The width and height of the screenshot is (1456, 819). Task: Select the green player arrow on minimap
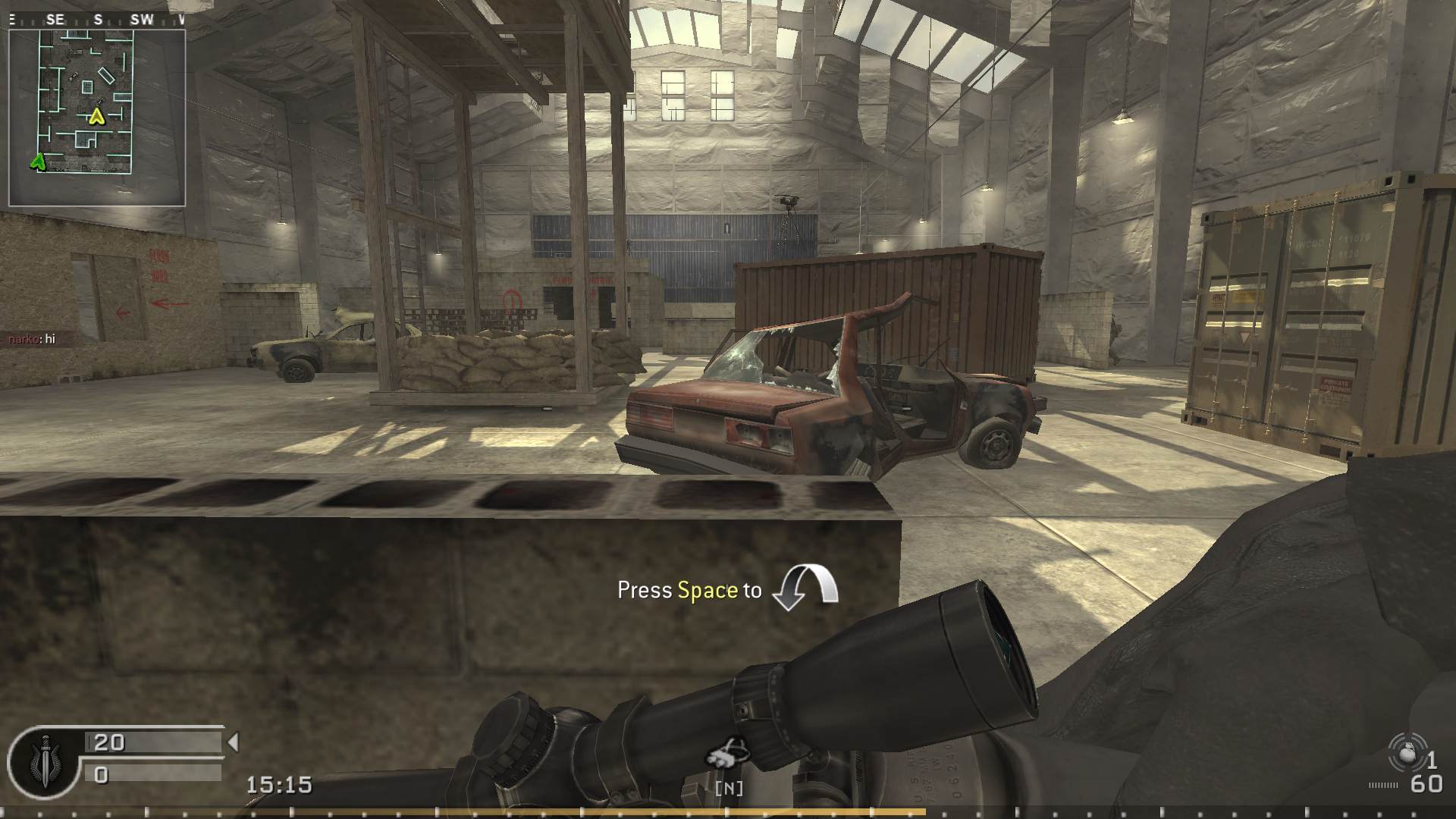pos(37,160)
